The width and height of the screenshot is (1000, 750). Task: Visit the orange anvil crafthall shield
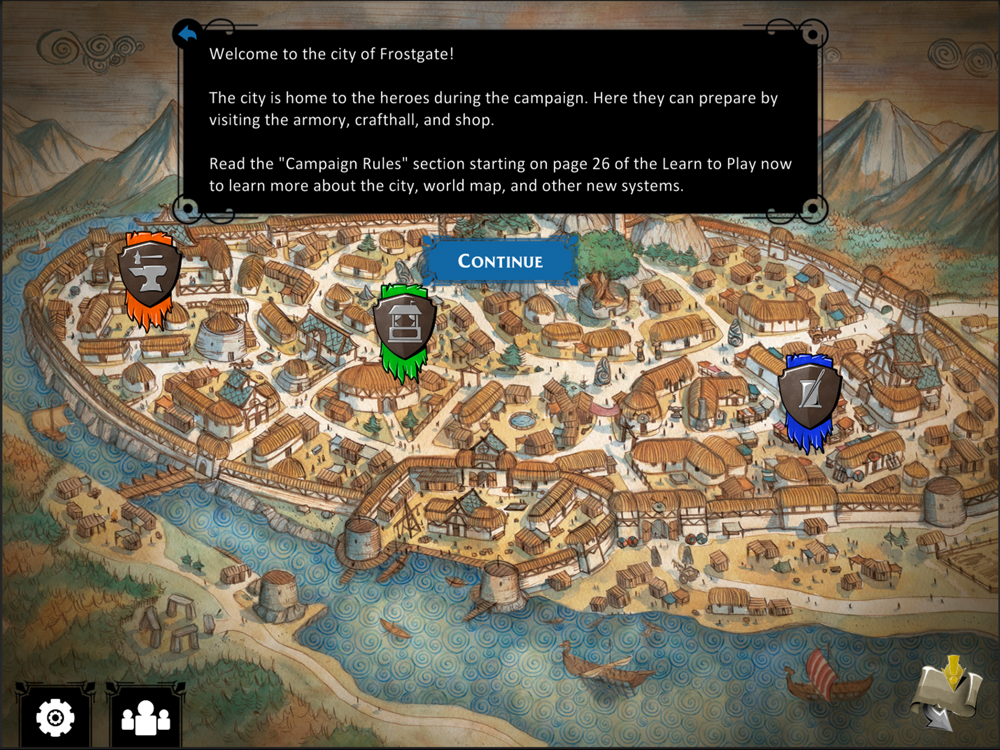(149, 274)
